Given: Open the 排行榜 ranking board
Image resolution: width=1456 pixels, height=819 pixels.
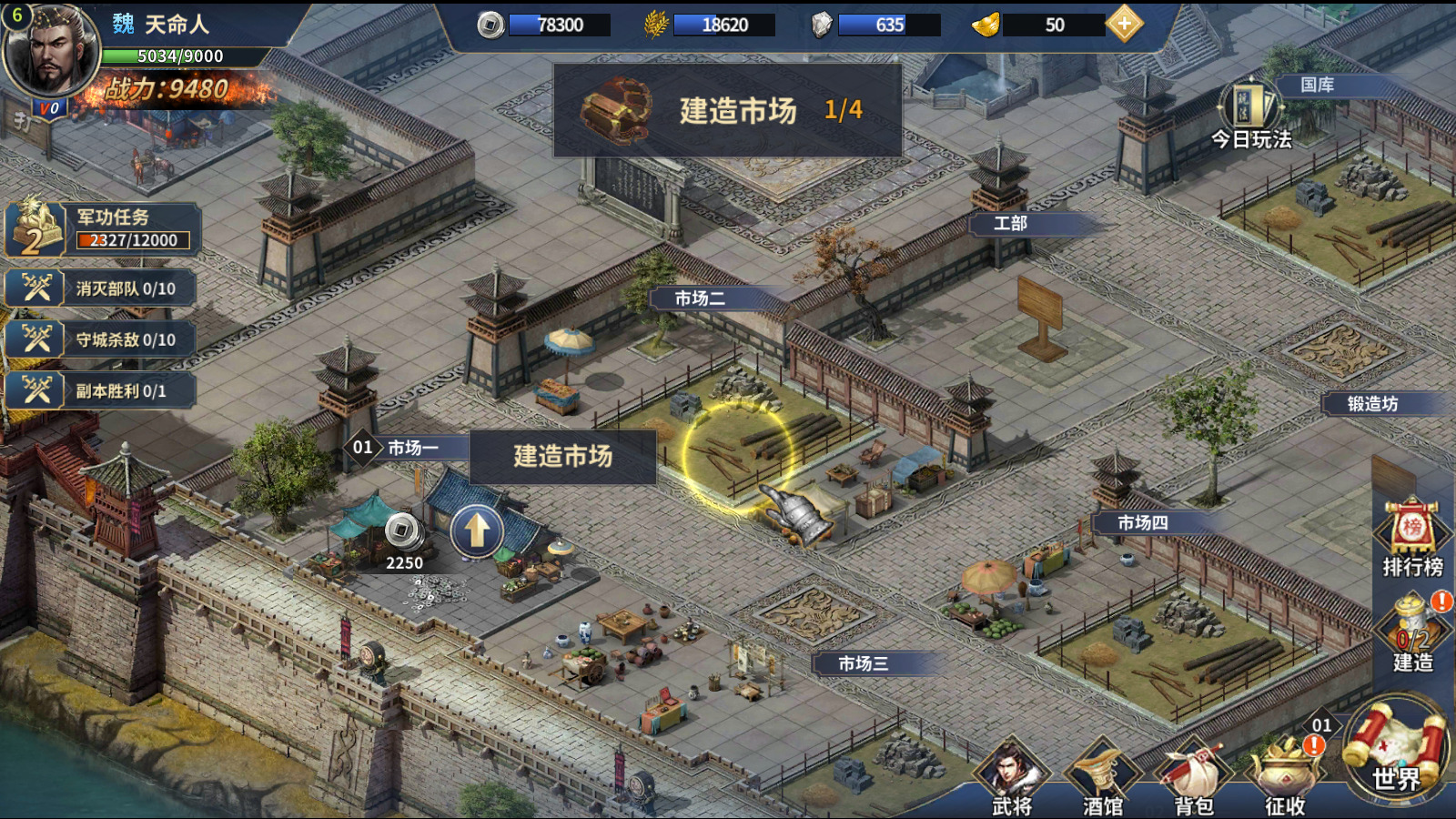Looking at the screenshot, I should point(1412,539).
